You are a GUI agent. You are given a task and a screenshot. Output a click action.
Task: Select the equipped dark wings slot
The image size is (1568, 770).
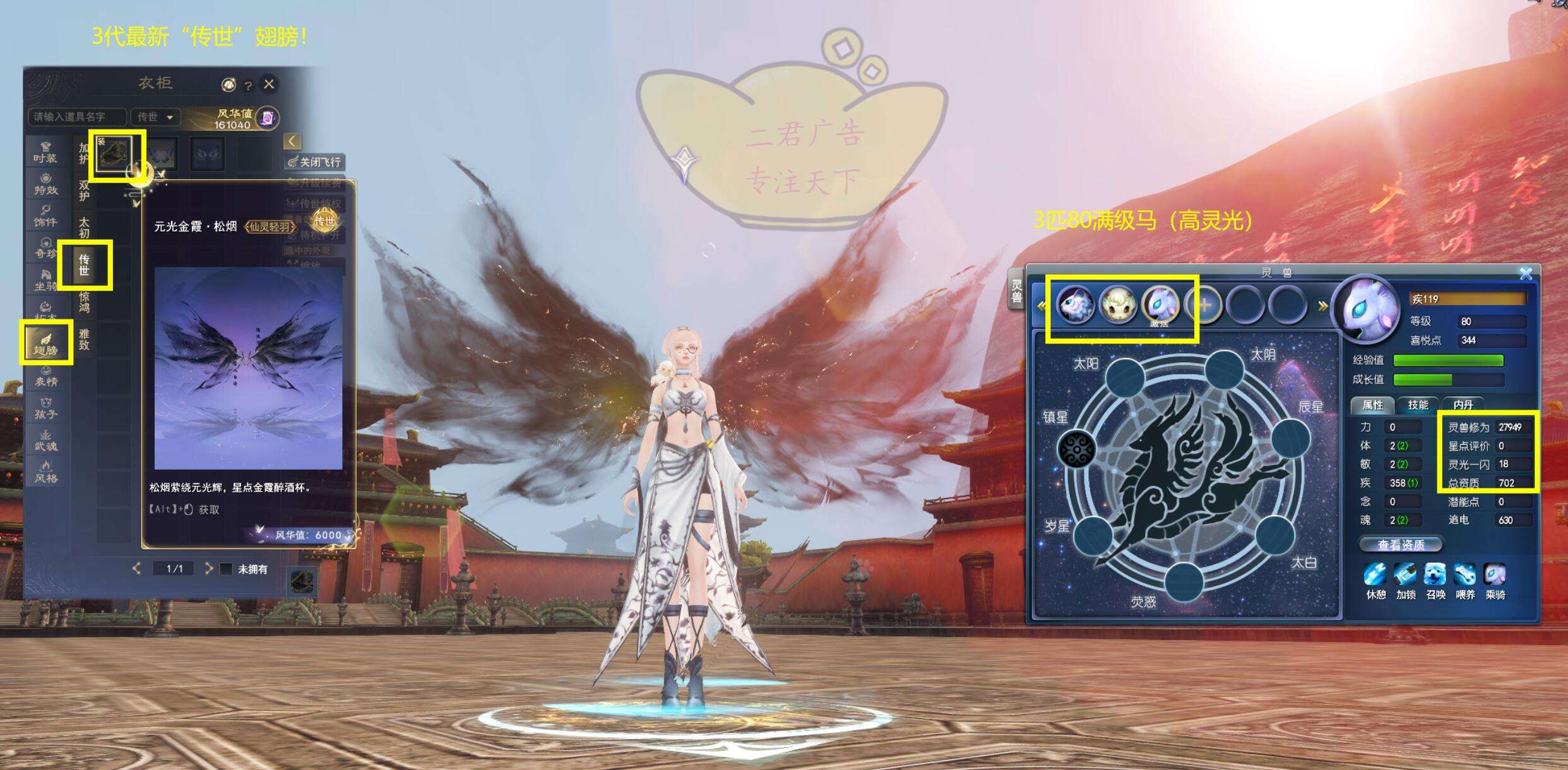pos(114,153)
